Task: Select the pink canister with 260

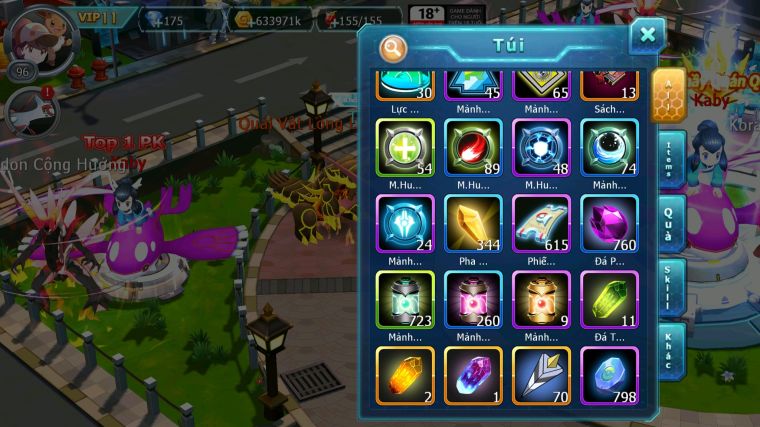Action: [473, 299]
